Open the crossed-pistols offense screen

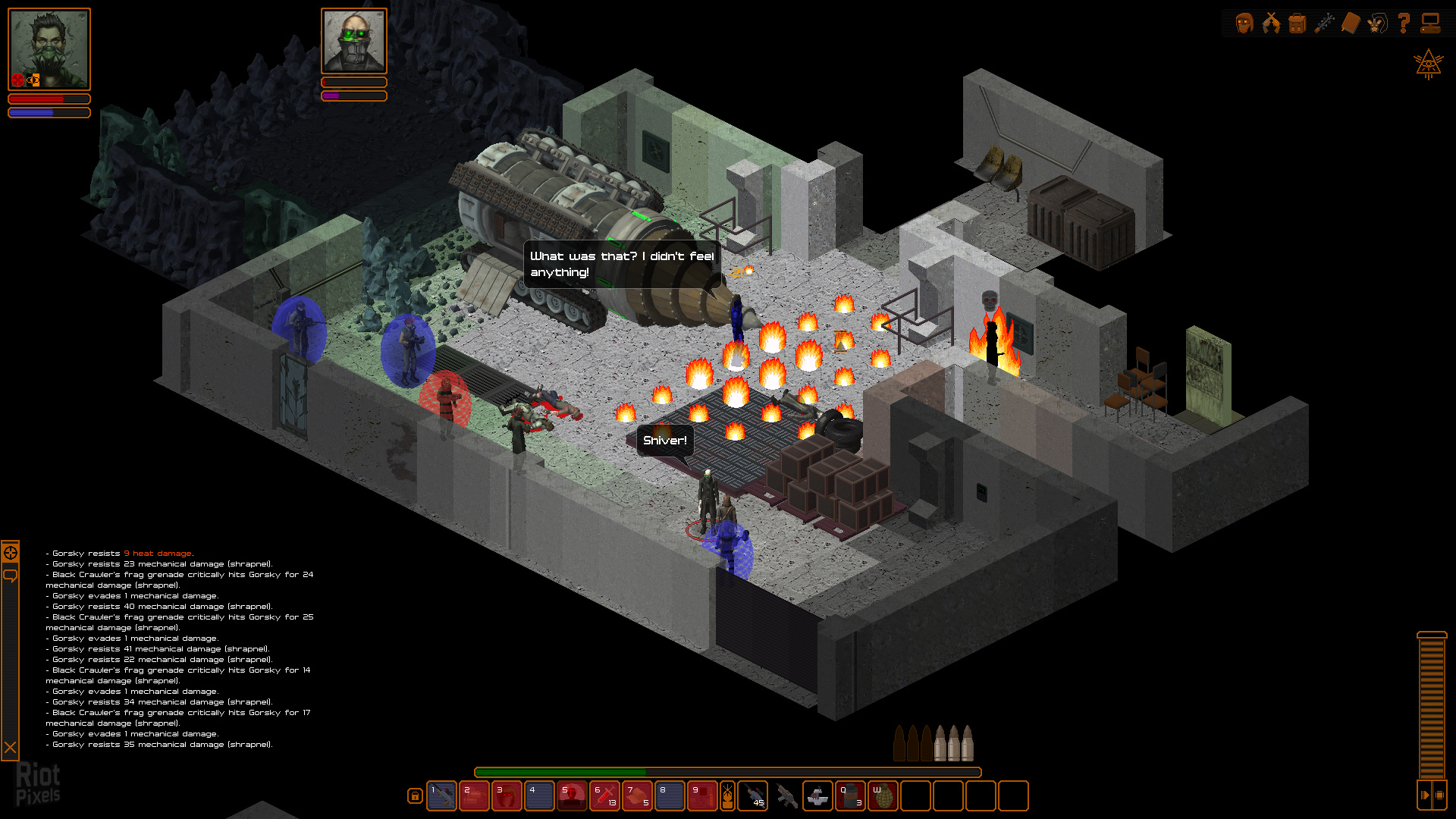[1271, 22]
